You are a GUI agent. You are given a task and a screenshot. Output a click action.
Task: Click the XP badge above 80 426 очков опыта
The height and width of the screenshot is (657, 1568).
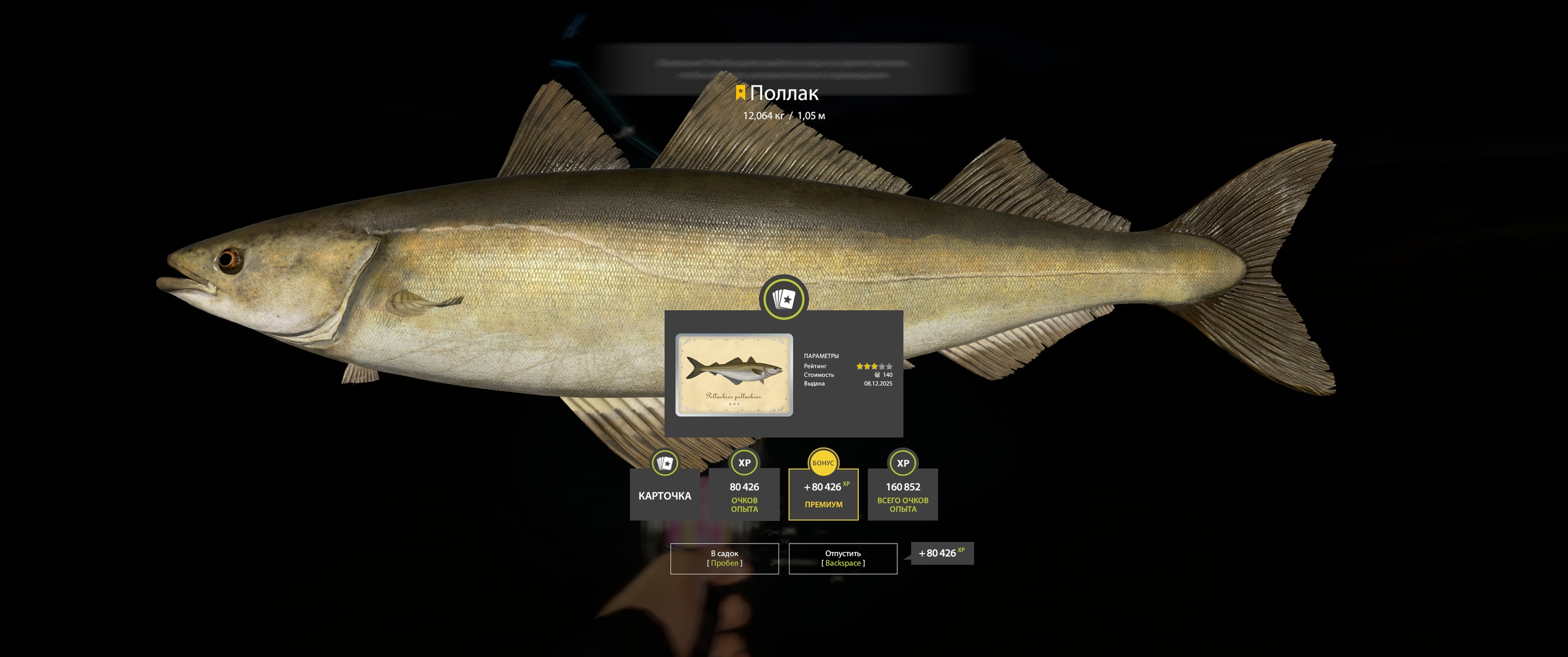pos(744,464)
